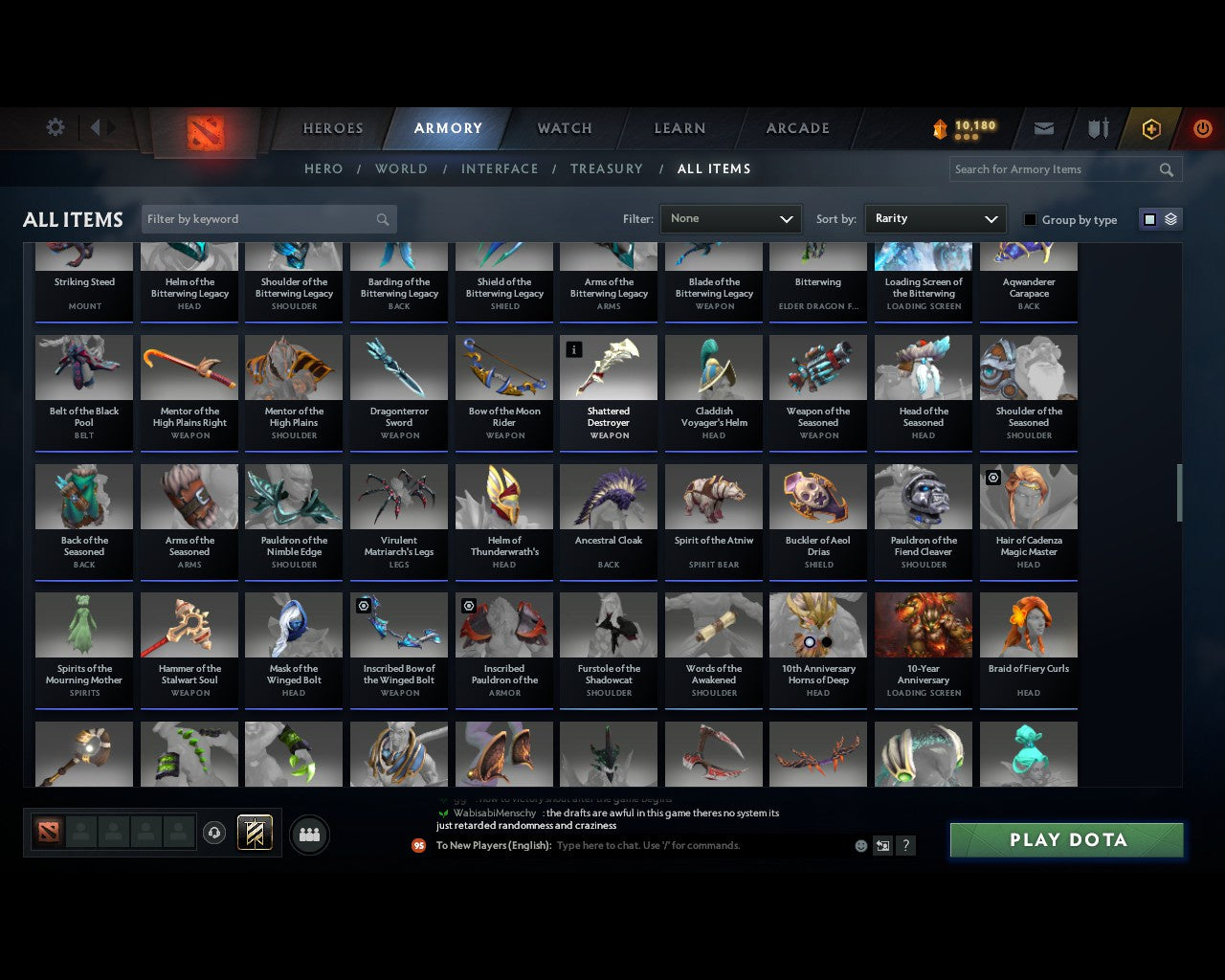Open Dota Plus via the gold hexagon icon
This screenshot has width=1225, height=980.
(x=1151, y=128)
